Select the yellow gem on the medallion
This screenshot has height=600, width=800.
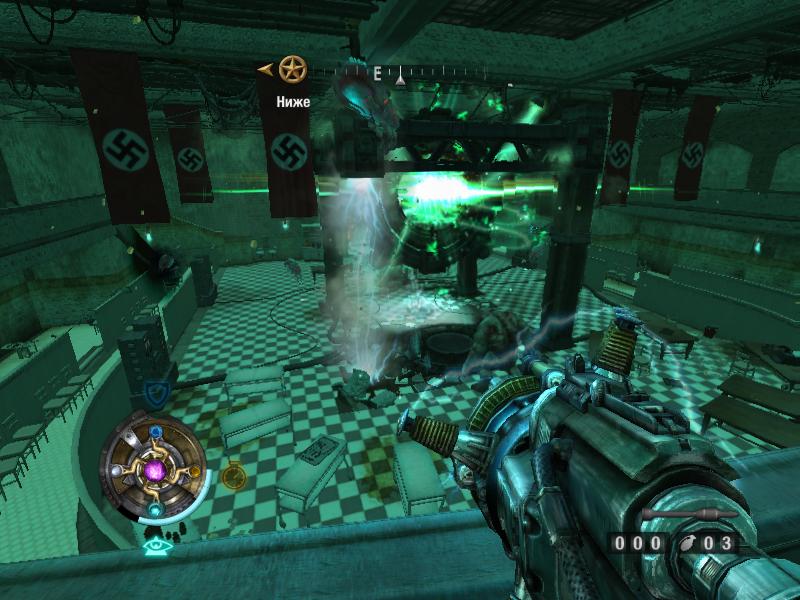(194, 471)
